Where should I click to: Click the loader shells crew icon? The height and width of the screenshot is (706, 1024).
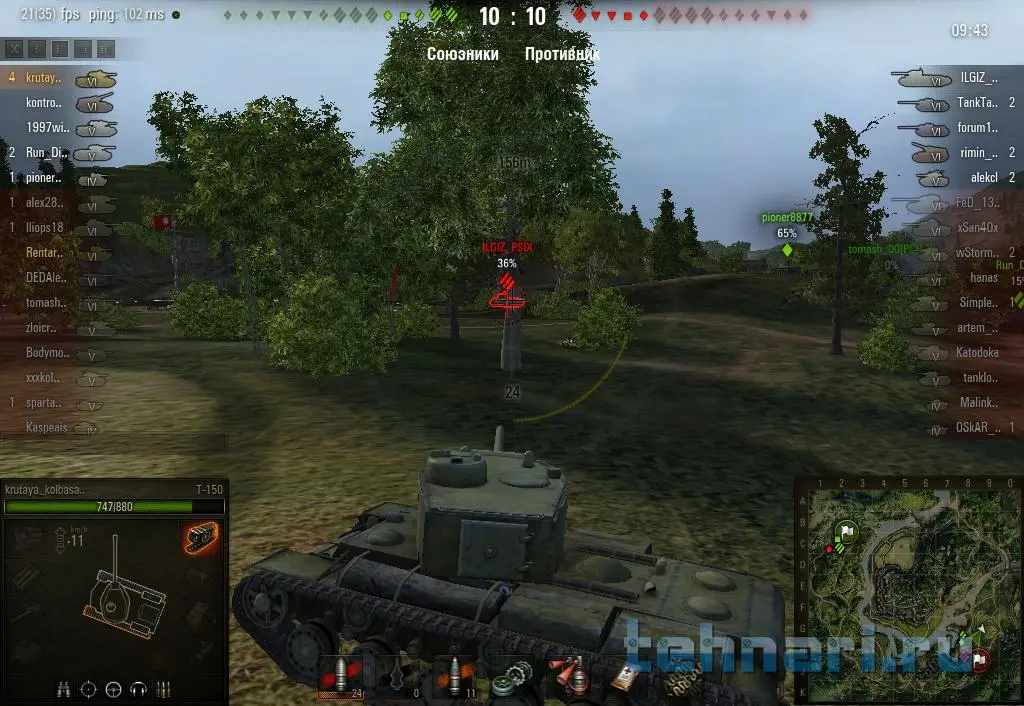coord(163,688)
